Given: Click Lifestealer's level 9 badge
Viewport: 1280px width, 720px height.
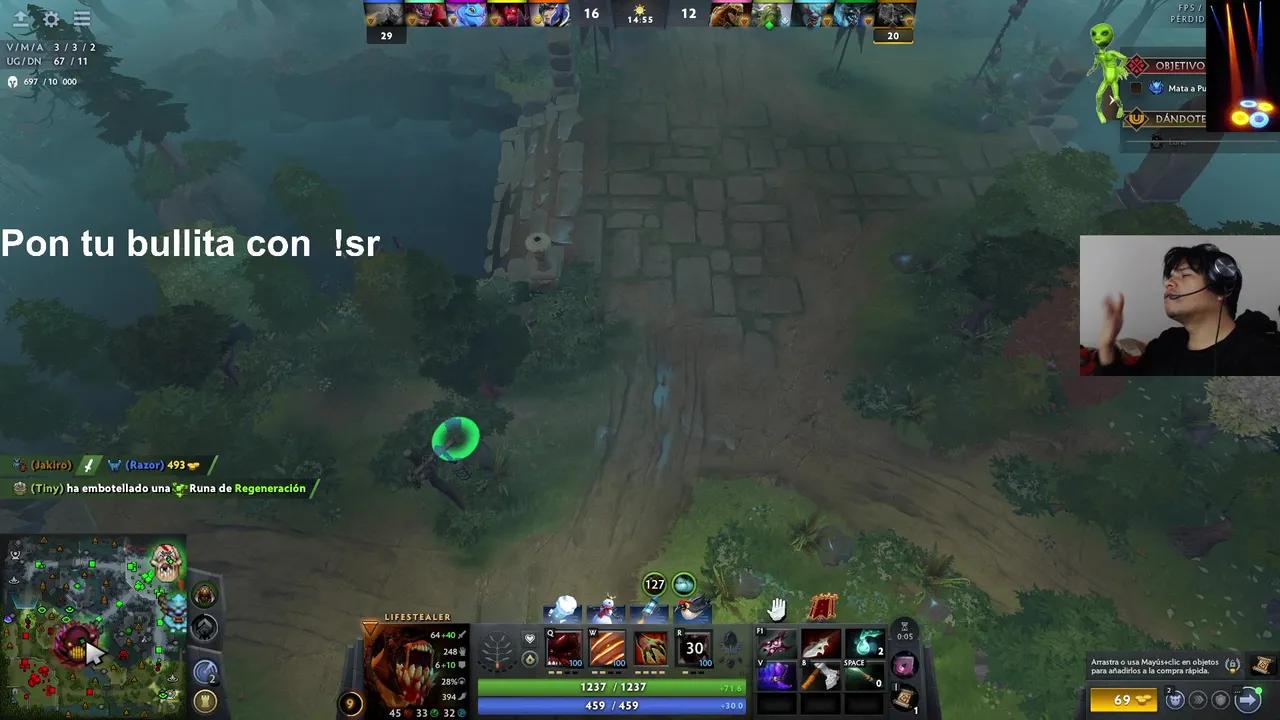Looking at the screenshot, I should coord(348,704).
